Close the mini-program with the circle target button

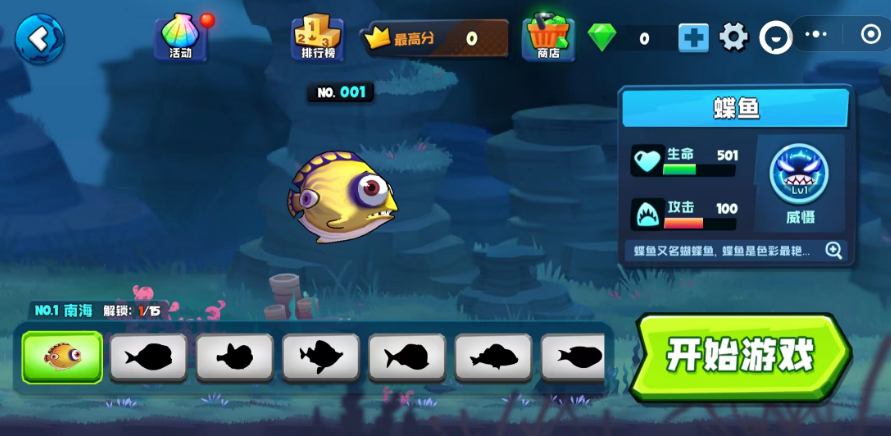[x=870, y=35]
